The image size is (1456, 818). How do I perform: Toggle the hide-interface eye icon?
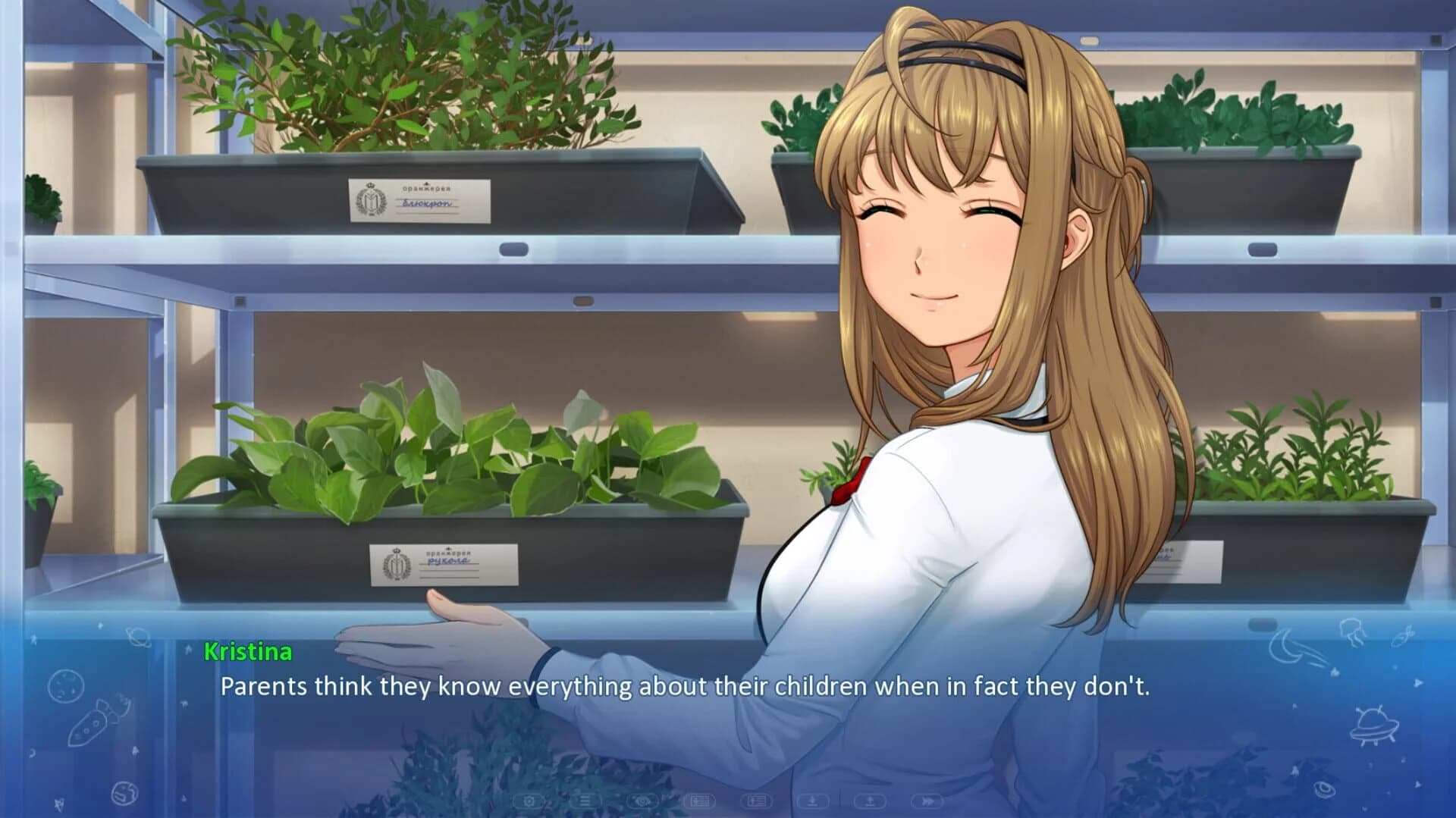click(642, 800)
